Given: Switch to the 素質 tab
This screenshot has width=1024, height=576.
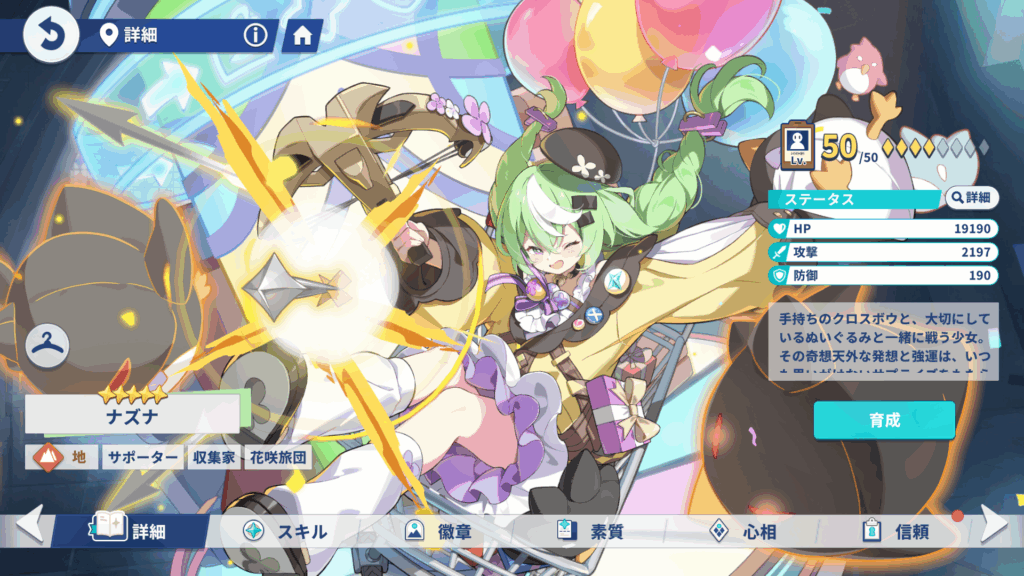Looking at the screenshot, I should [x=591, y=531].
